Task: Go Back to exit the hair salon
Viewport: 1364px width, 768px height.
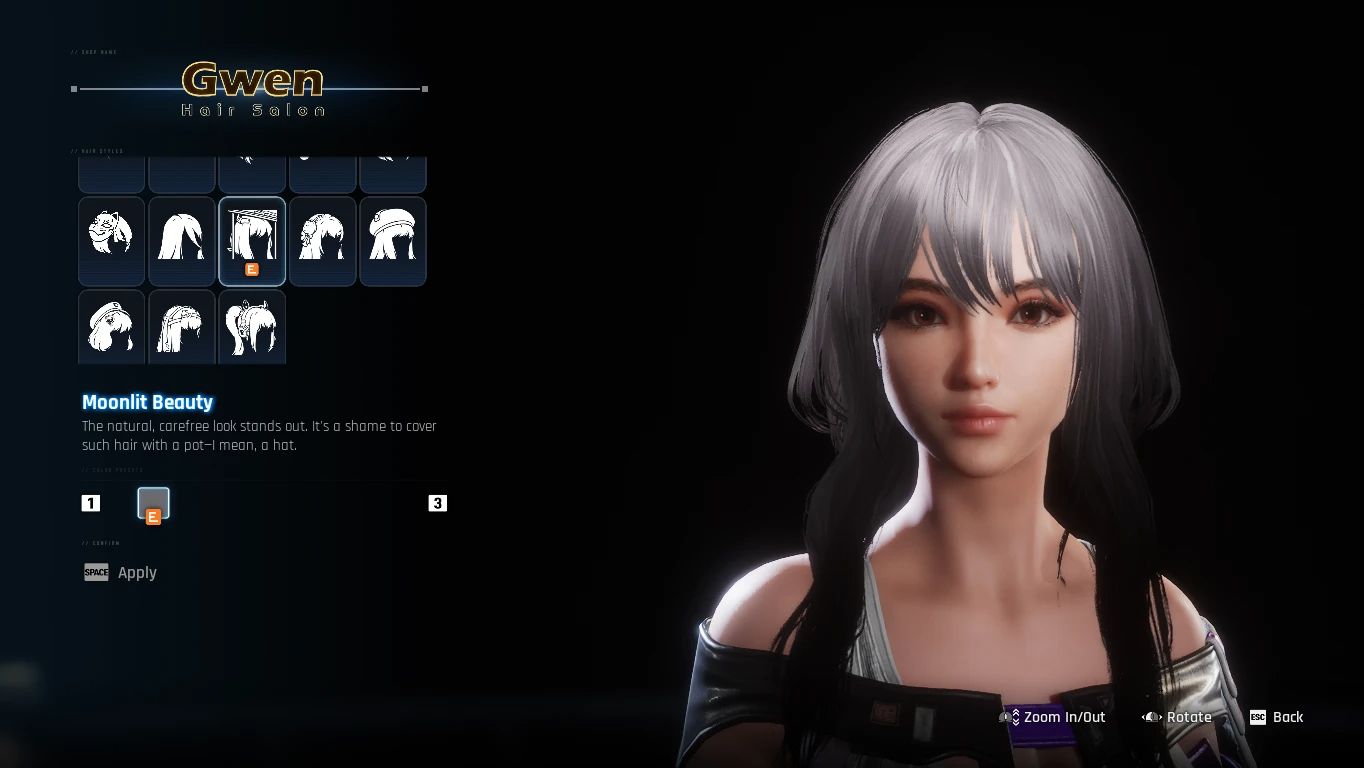Action: coord(1289,717)
